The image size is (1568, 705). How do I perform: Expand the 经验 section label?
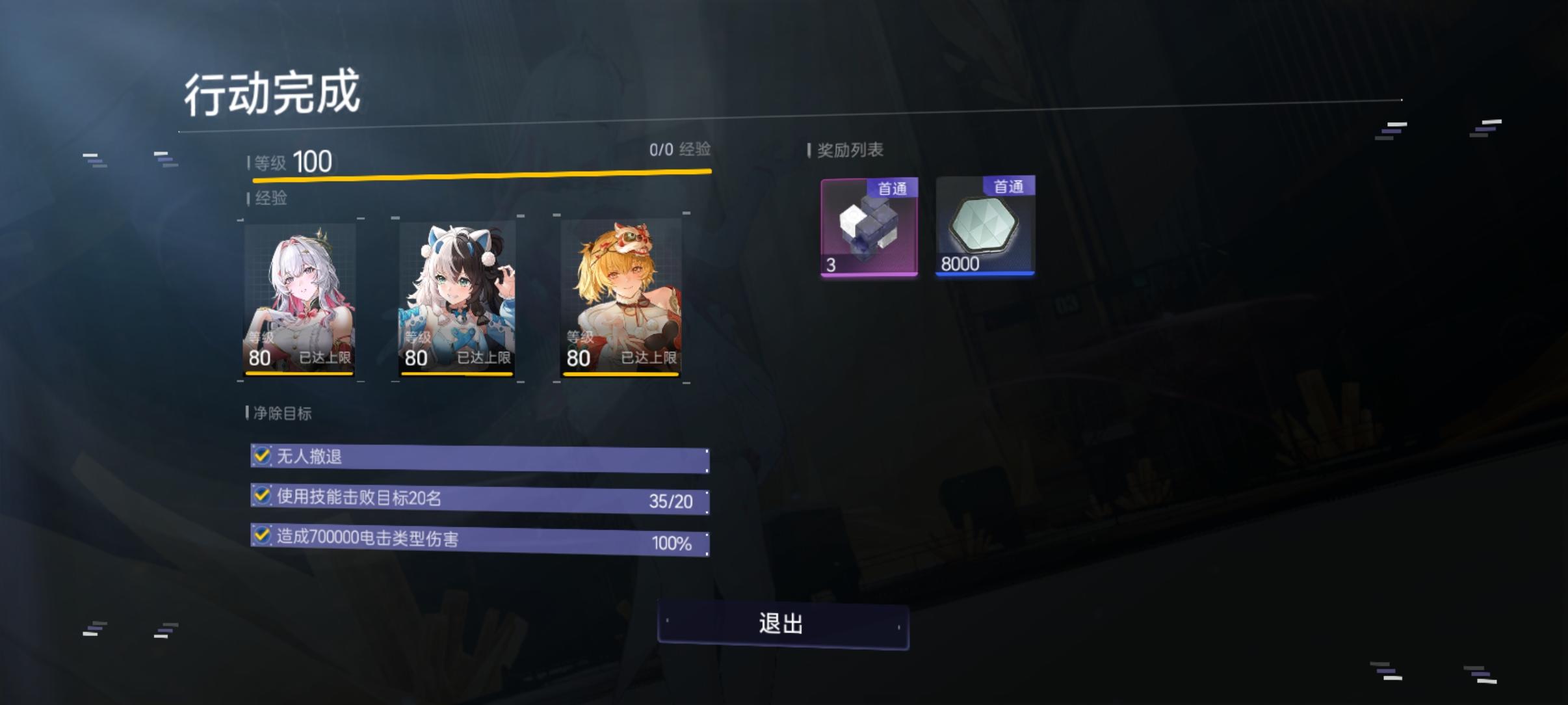(x=269, y=198)
